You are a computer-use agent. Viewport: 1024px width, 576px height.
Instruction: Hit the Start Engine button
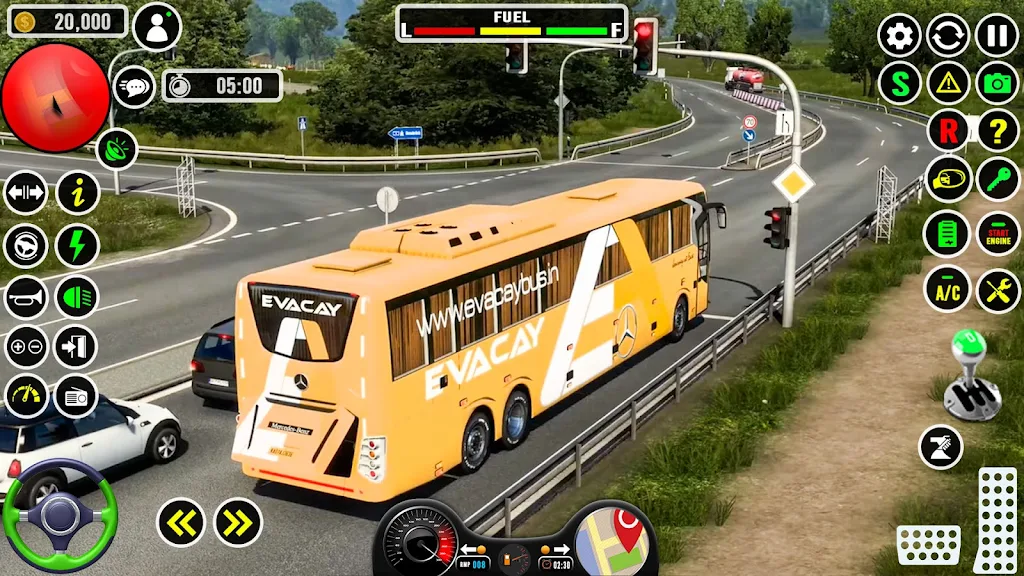[997, 234]
